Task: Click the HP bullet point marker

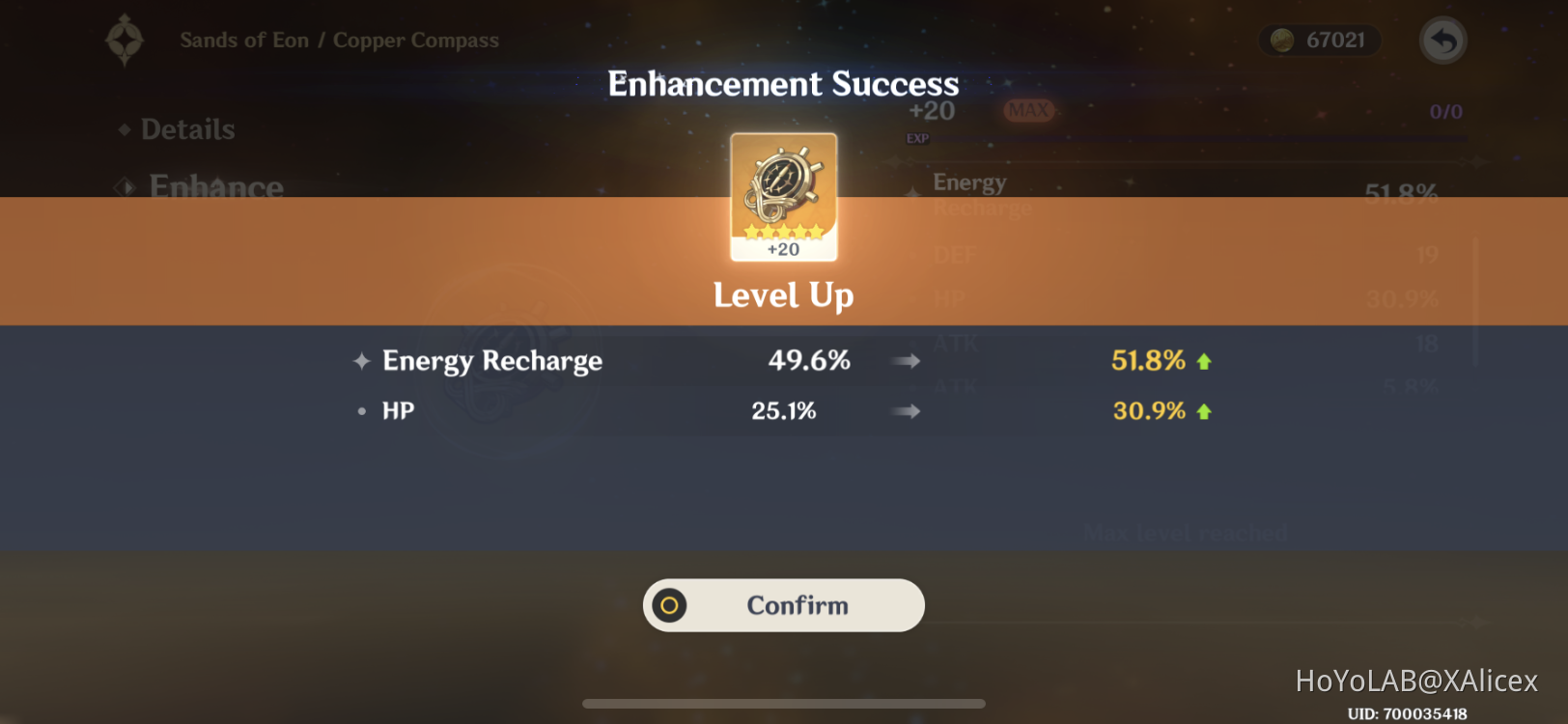Action: (360, 410)
